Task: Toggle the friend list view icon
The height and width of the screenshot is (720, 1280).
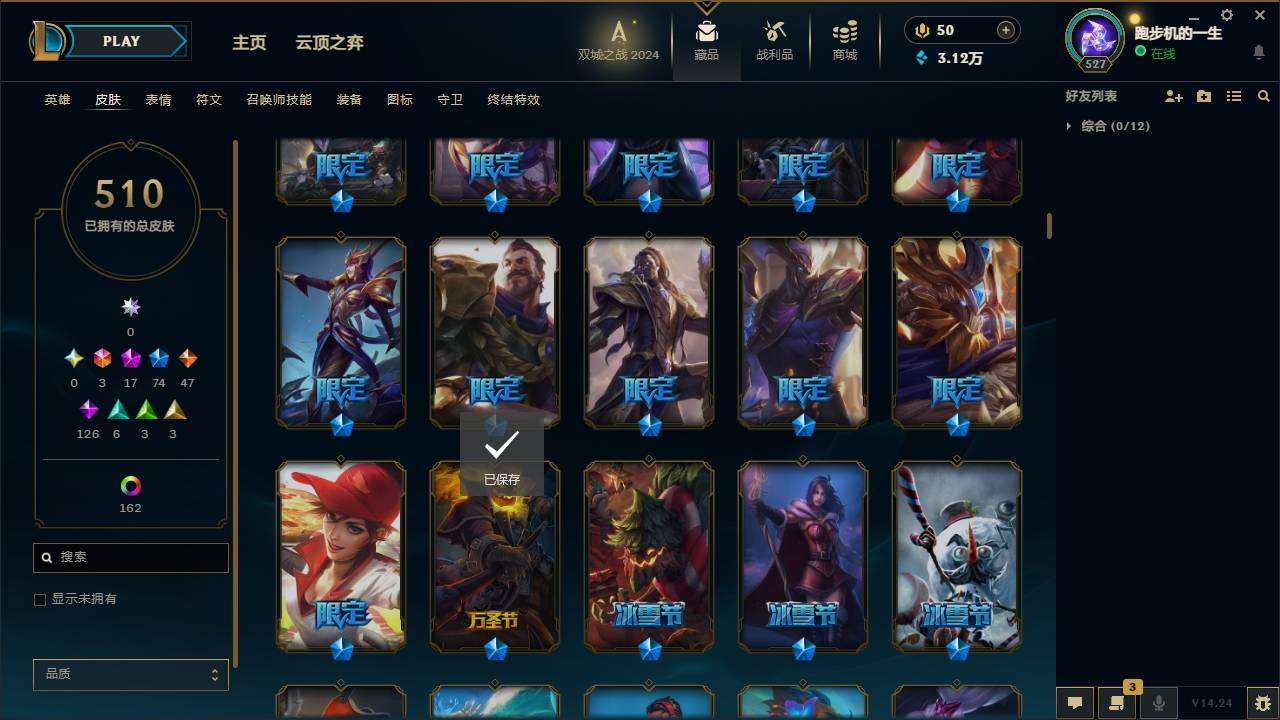Action: 1234,95
